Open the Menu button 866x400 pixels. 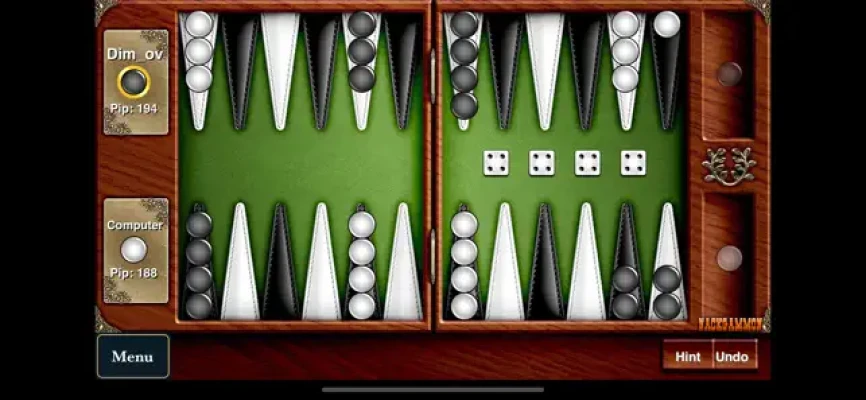click(x=133, y=356)
